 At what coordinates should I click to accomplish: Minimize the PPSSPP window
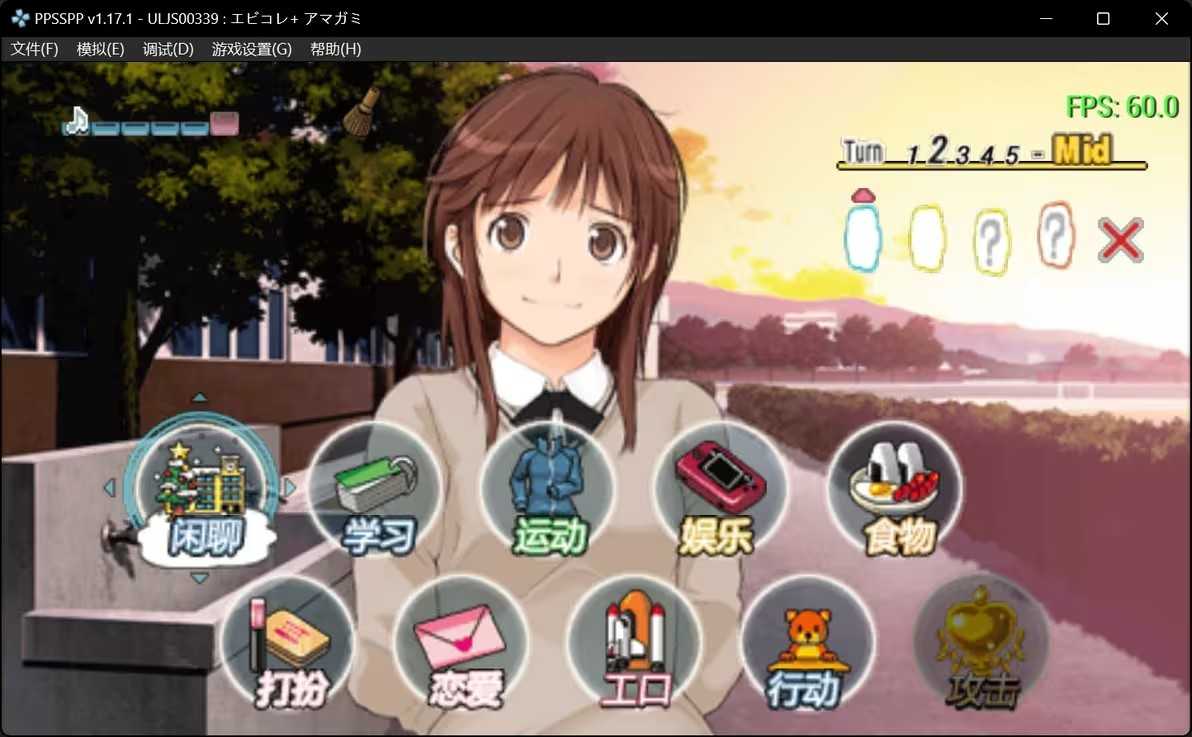pos(1047,18)
